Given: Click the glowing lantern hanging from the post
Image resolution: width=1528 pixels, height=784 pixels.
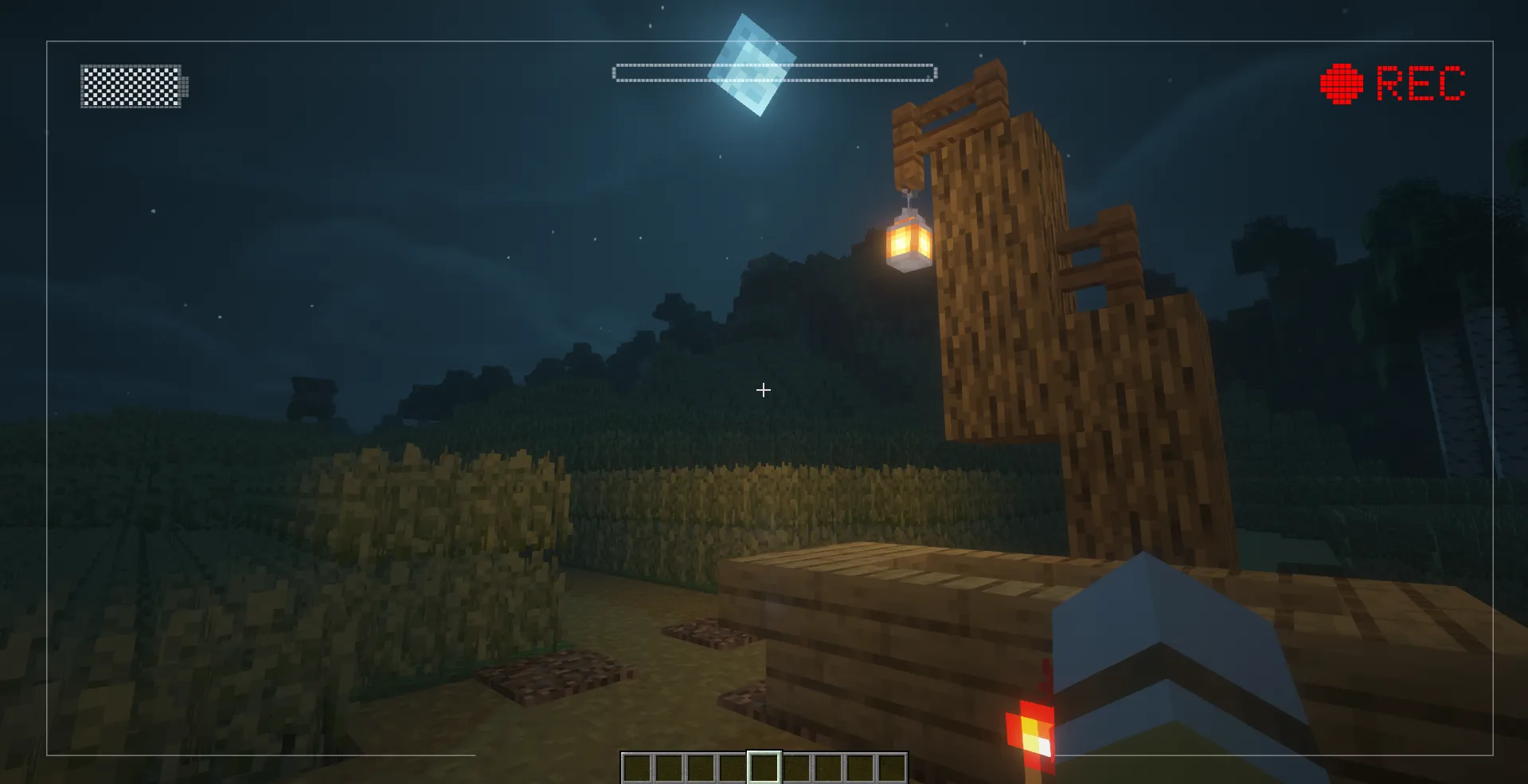Looking at the screenshot, I should (908, 243).
